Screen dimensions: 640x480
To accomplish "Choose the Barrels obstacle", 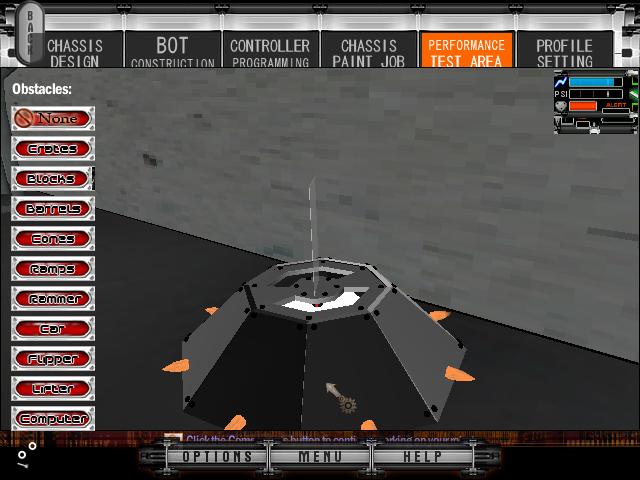I will (54, 209).
